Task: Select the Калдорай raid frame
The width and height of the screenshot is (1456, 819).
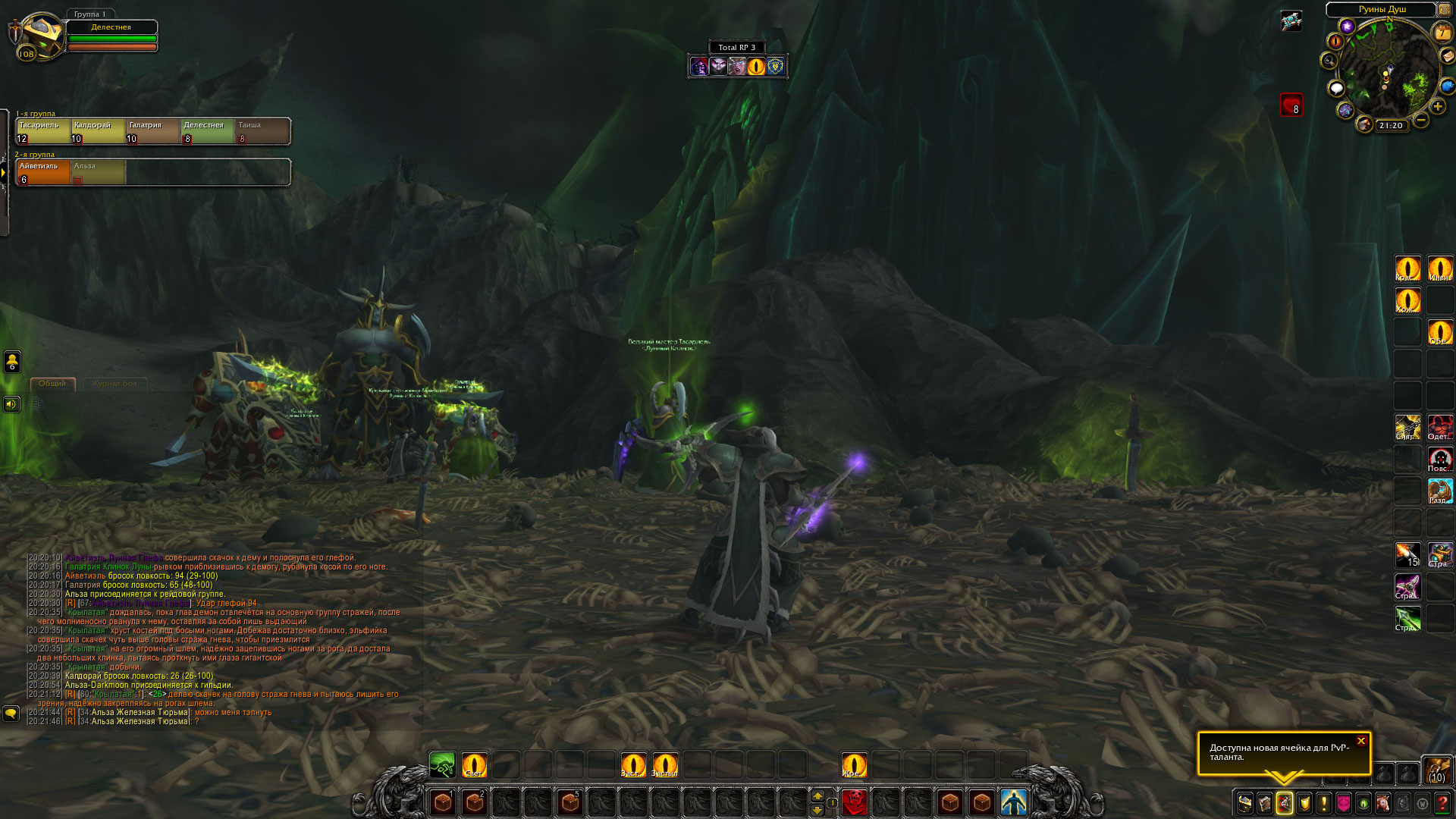Action: click(99, 131)
